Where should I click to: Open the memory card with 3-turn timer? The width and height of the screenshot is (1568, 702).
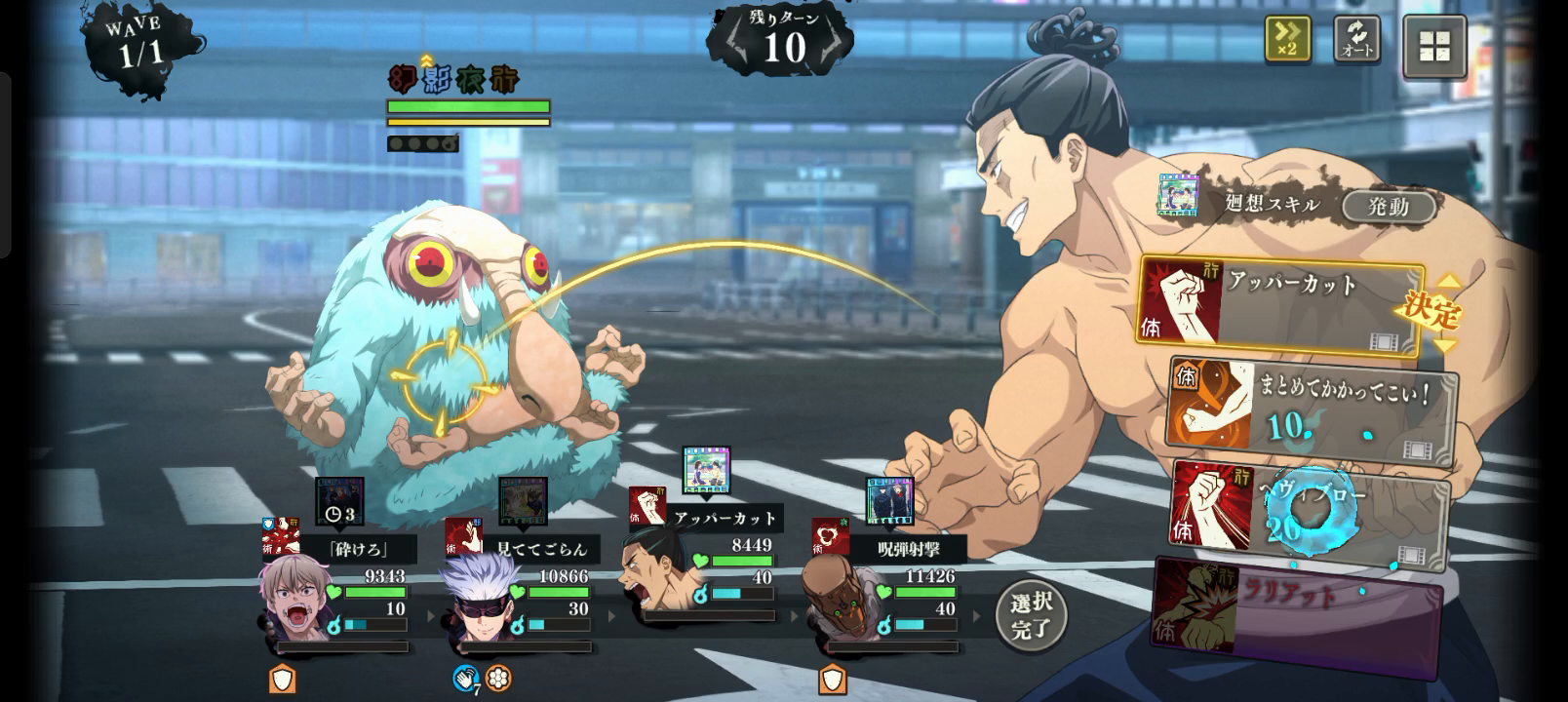(x=339, y=501)
